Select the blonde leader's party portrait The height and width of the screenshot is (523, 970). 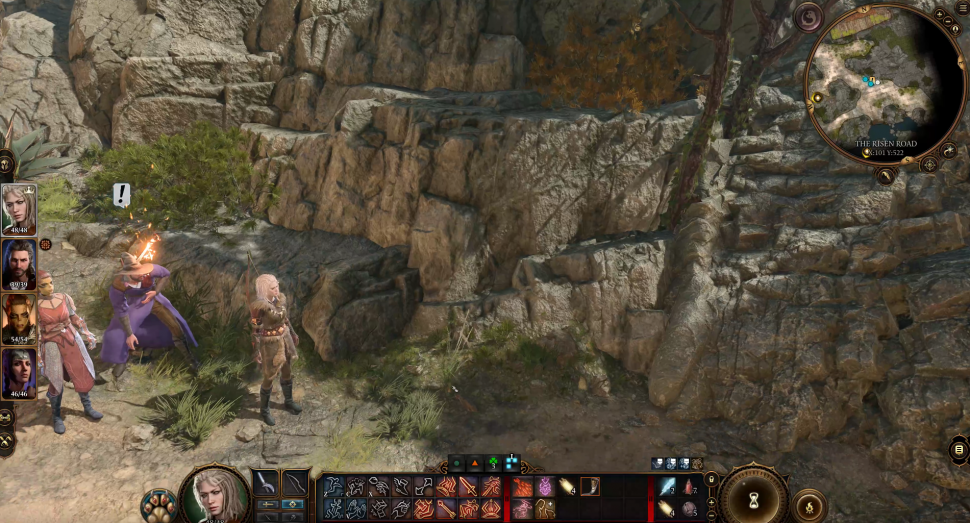[18, 209]
